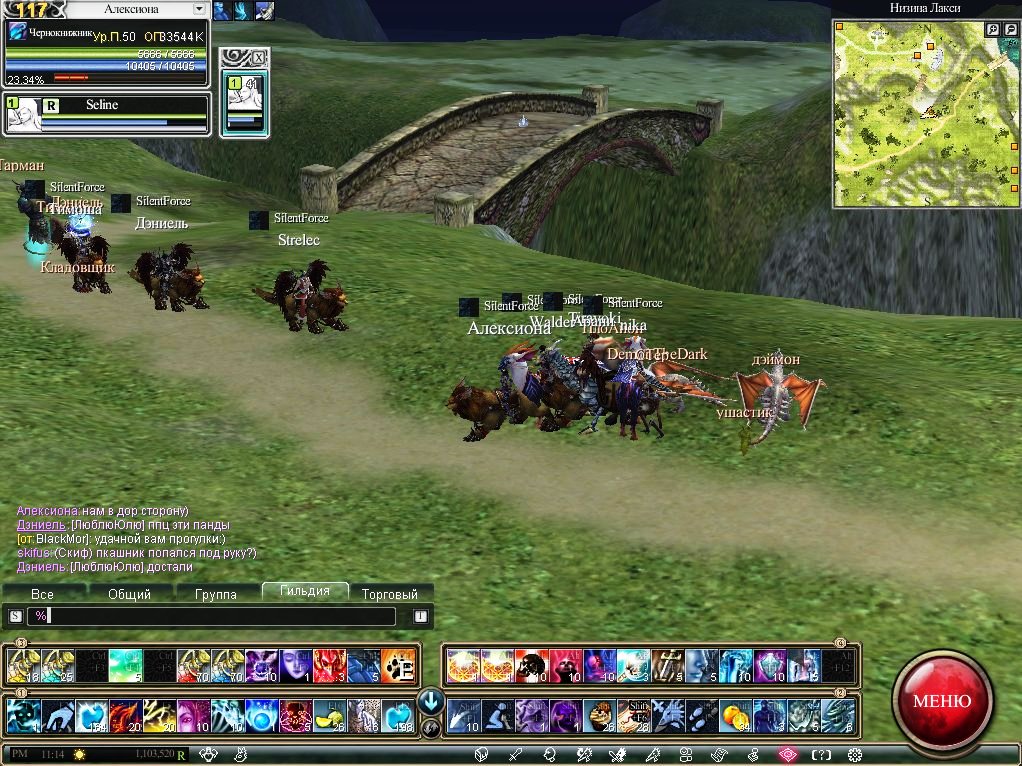Image resolution: width=1022 pixels, height=766 pixels.
Task: Open the help question mark icon
Action: click(x=821, y=754)
